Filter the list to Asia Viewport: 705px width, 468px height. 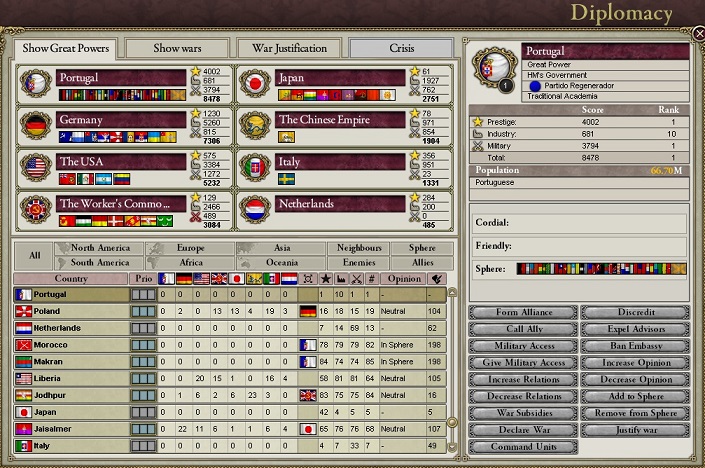click(282, 248)
